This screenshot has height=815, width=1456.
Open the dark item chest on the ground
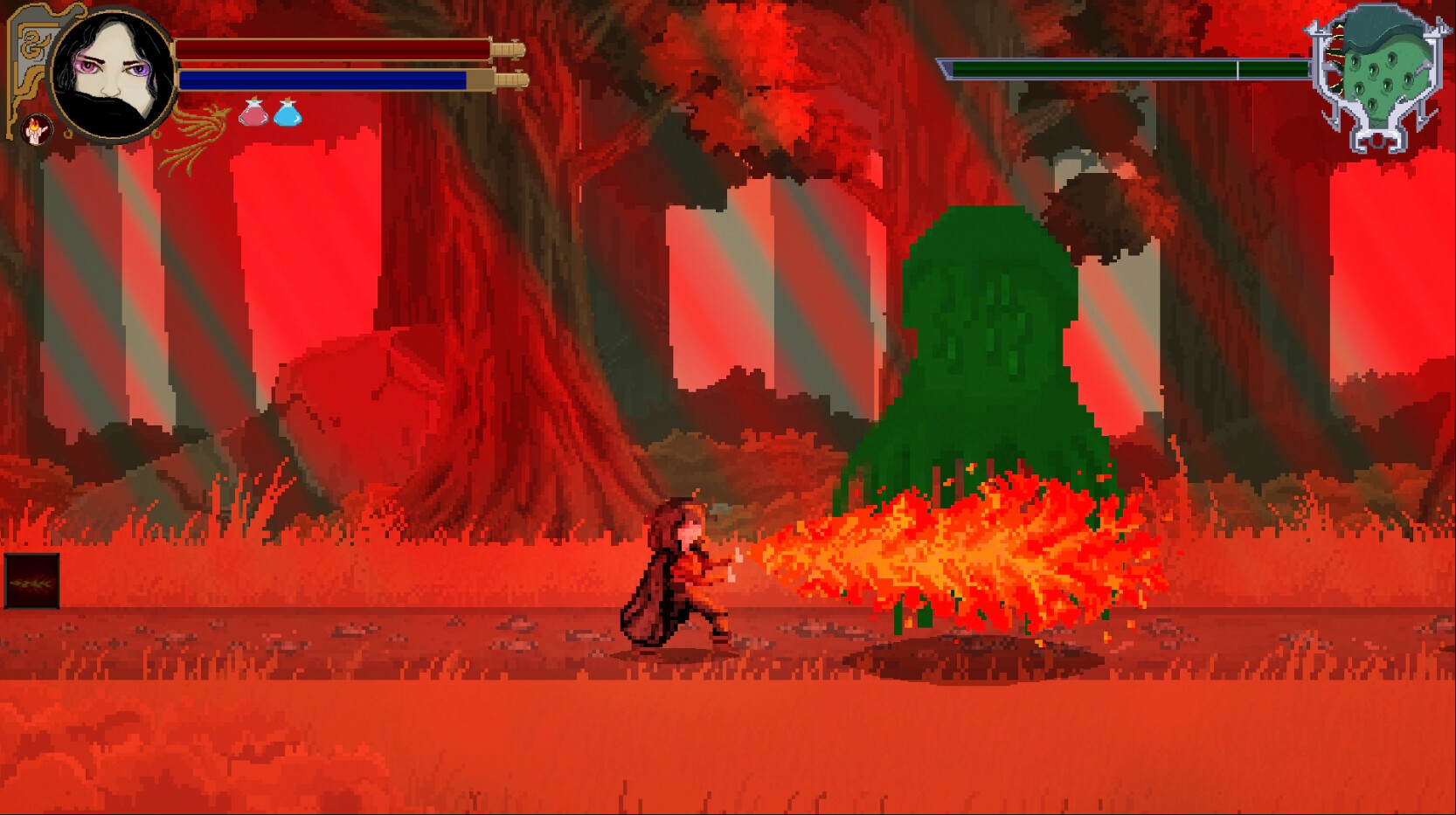pyautogui.click(x=33, y=579)
